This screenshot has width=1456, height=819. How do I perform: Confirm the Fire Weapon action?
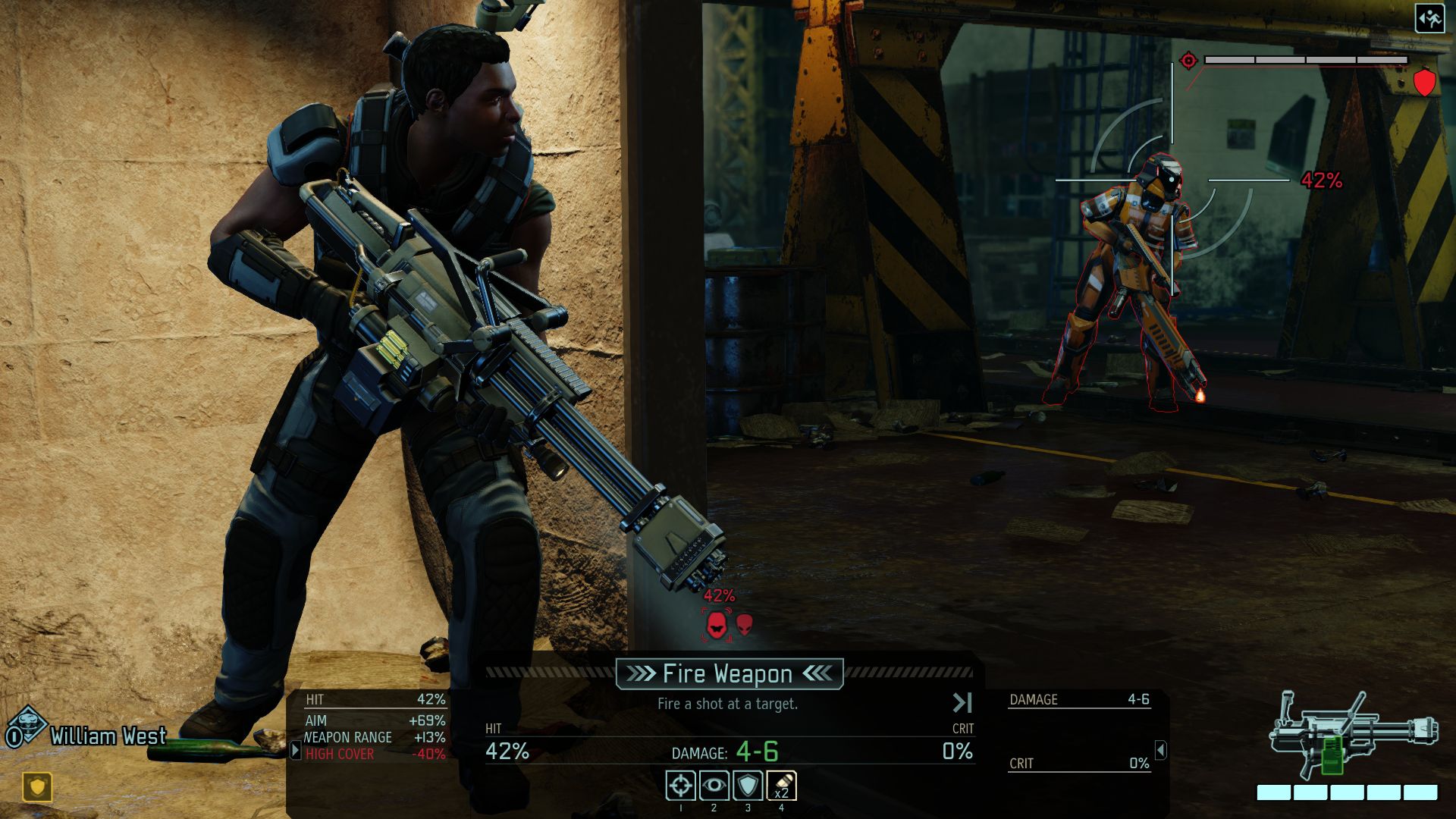coord(729,673)
